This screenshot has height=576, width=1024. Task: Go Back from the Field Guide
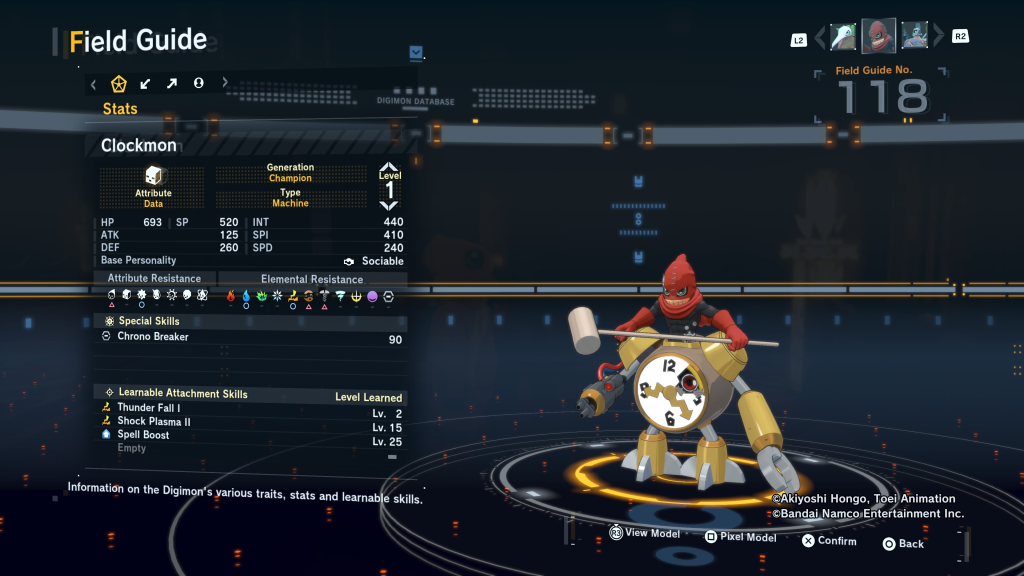pyautogui.click(x=903, y=544)
